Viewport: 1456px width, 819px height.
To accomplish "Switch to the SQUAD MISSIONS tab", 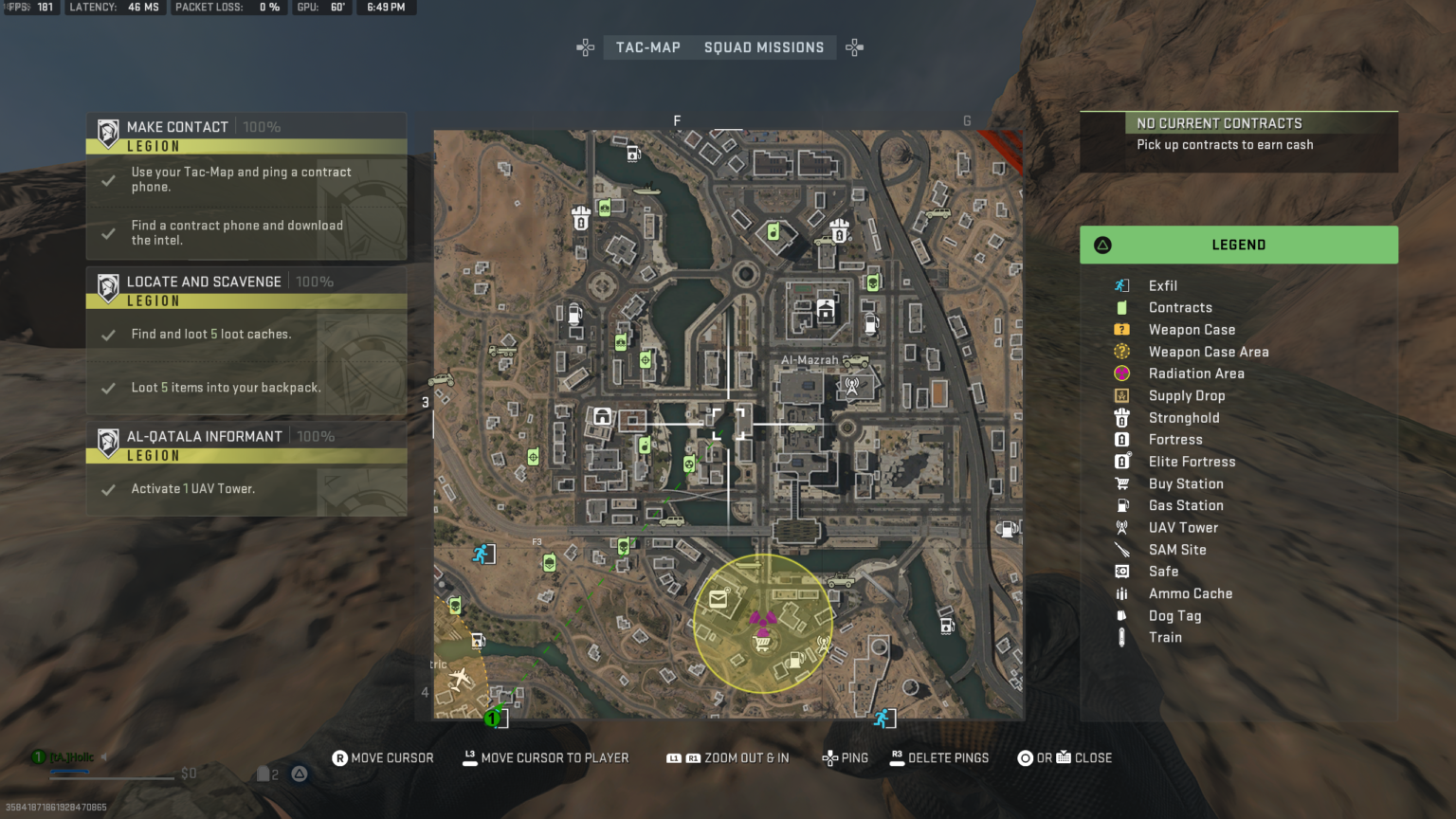I will [764, 46].
